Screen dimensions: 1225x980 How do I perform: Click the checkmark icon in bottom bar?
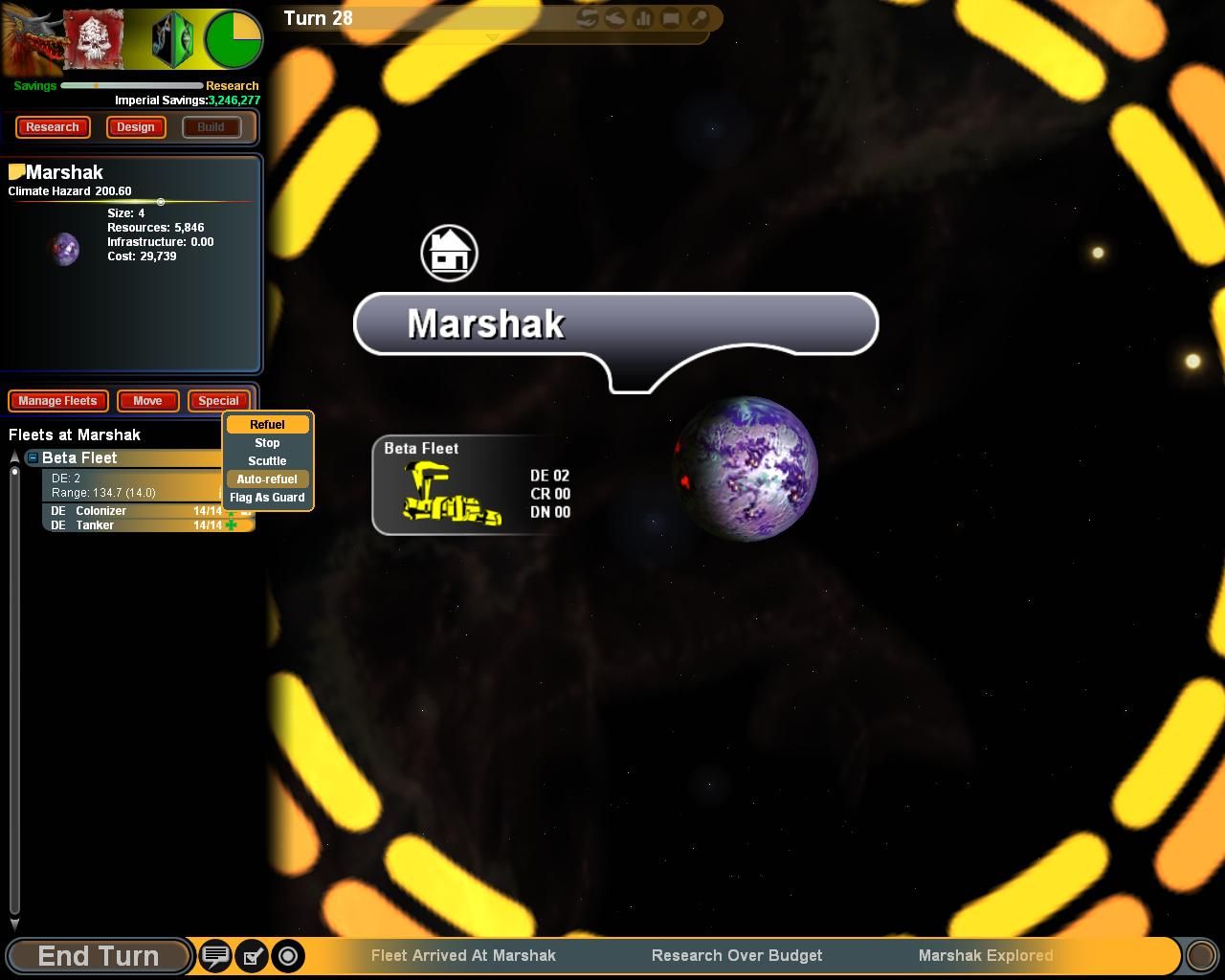coord(252,956)
